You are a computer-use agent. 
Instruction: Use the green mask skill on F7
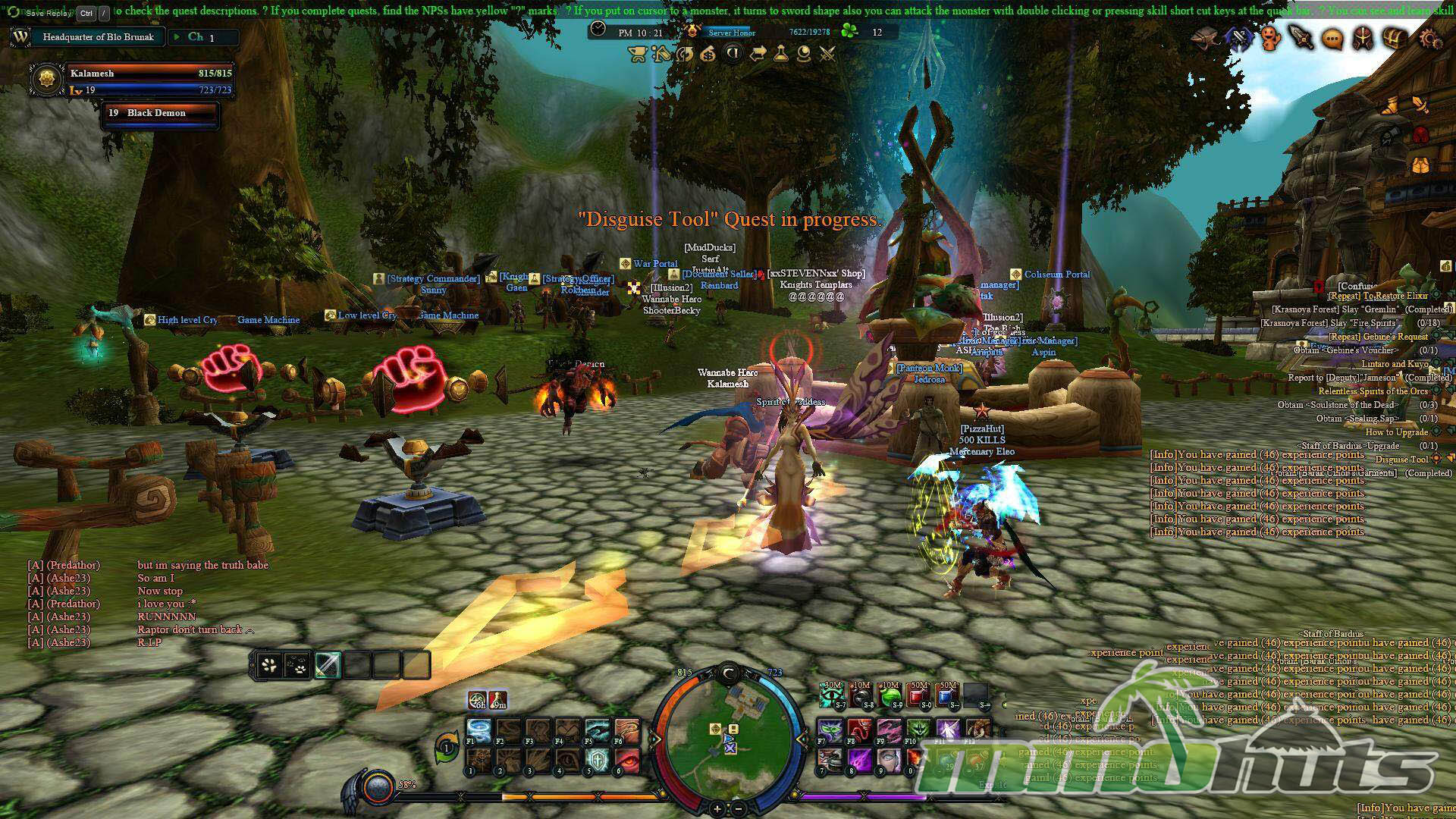pyautogui.click(x=830, y=731)
